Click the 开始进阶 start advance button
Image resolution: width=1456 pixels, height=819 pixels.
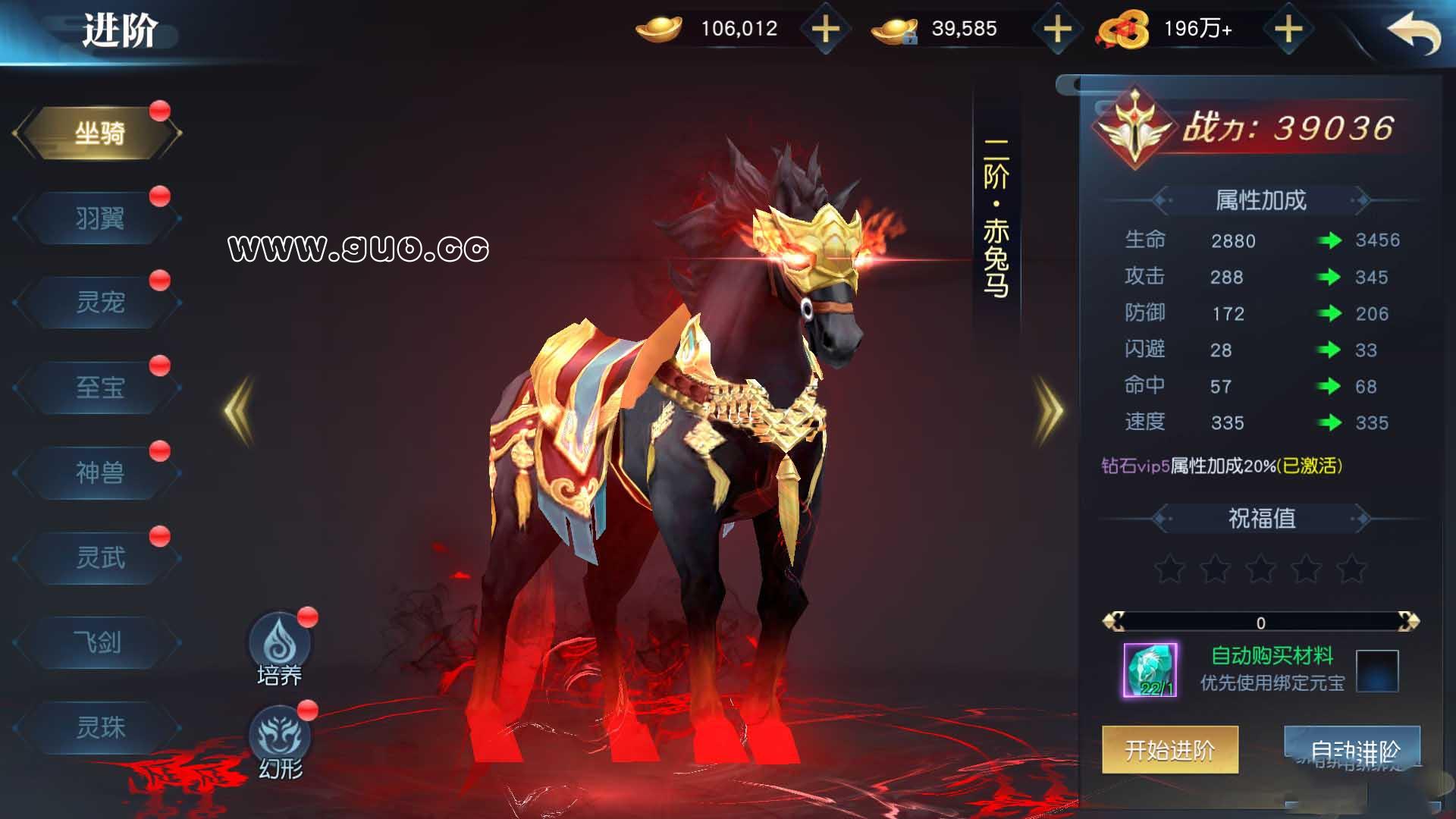pos(1169,749)
